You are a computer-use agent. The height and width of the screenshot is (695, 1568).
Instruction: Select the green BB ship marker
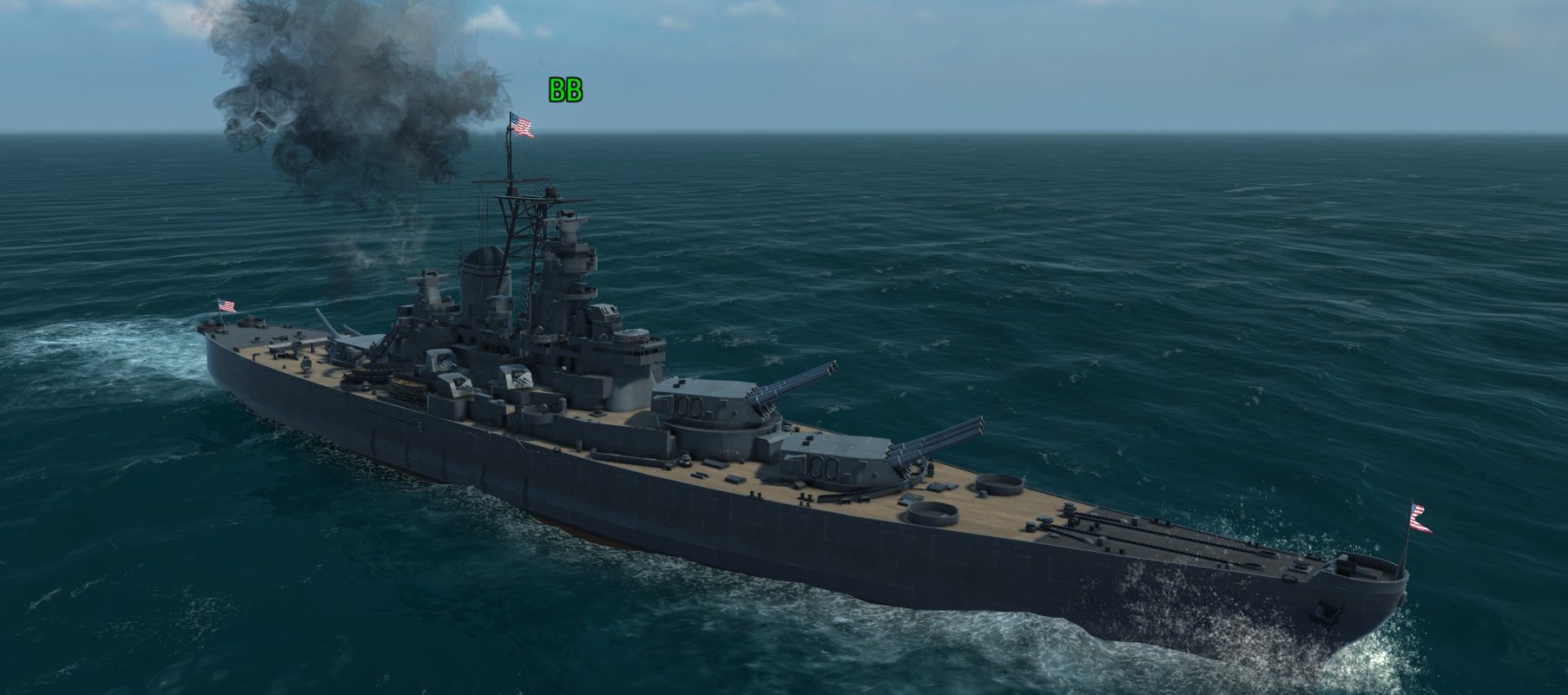[x=564, y=90]
